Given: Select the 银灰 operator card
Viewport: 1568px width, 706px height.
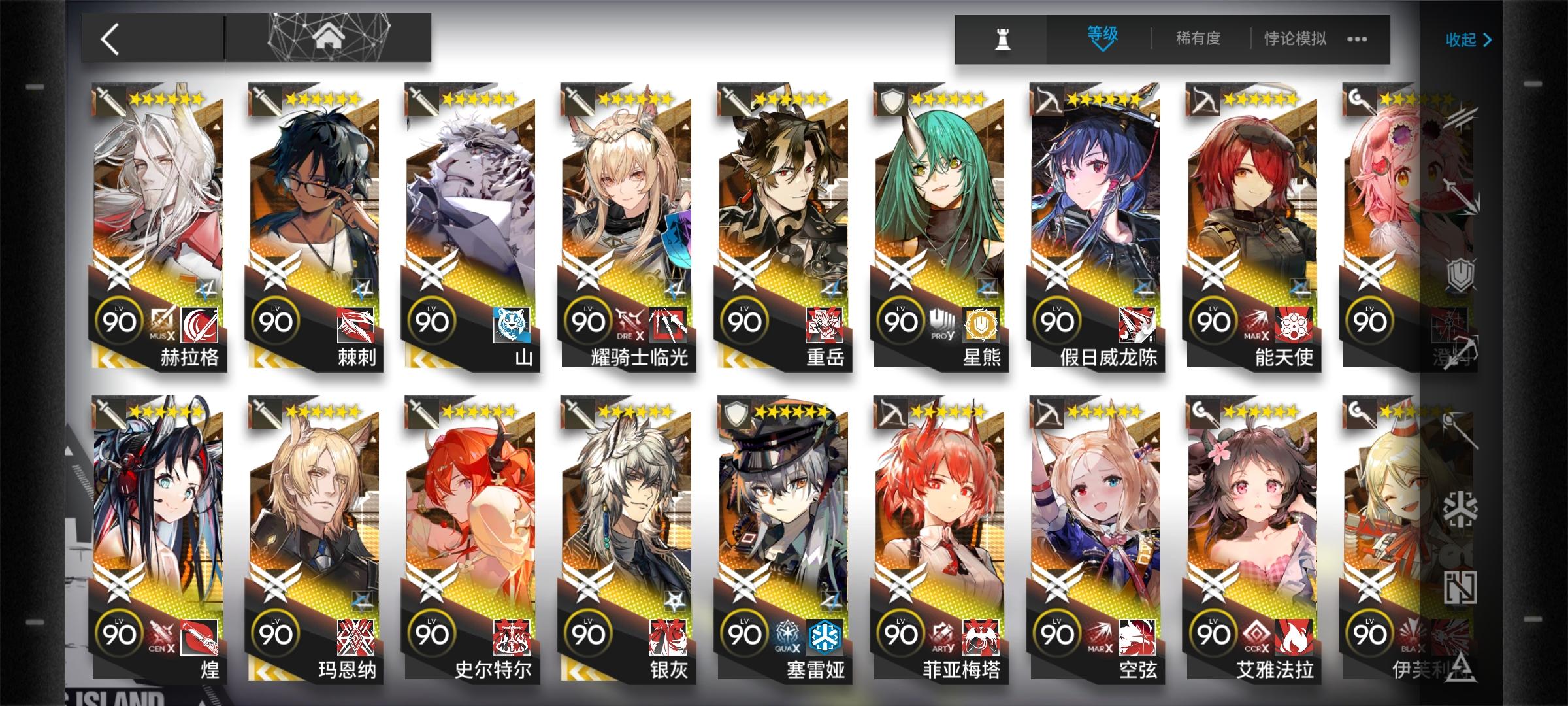Looking at the screenshot, I should pos(627,516).
